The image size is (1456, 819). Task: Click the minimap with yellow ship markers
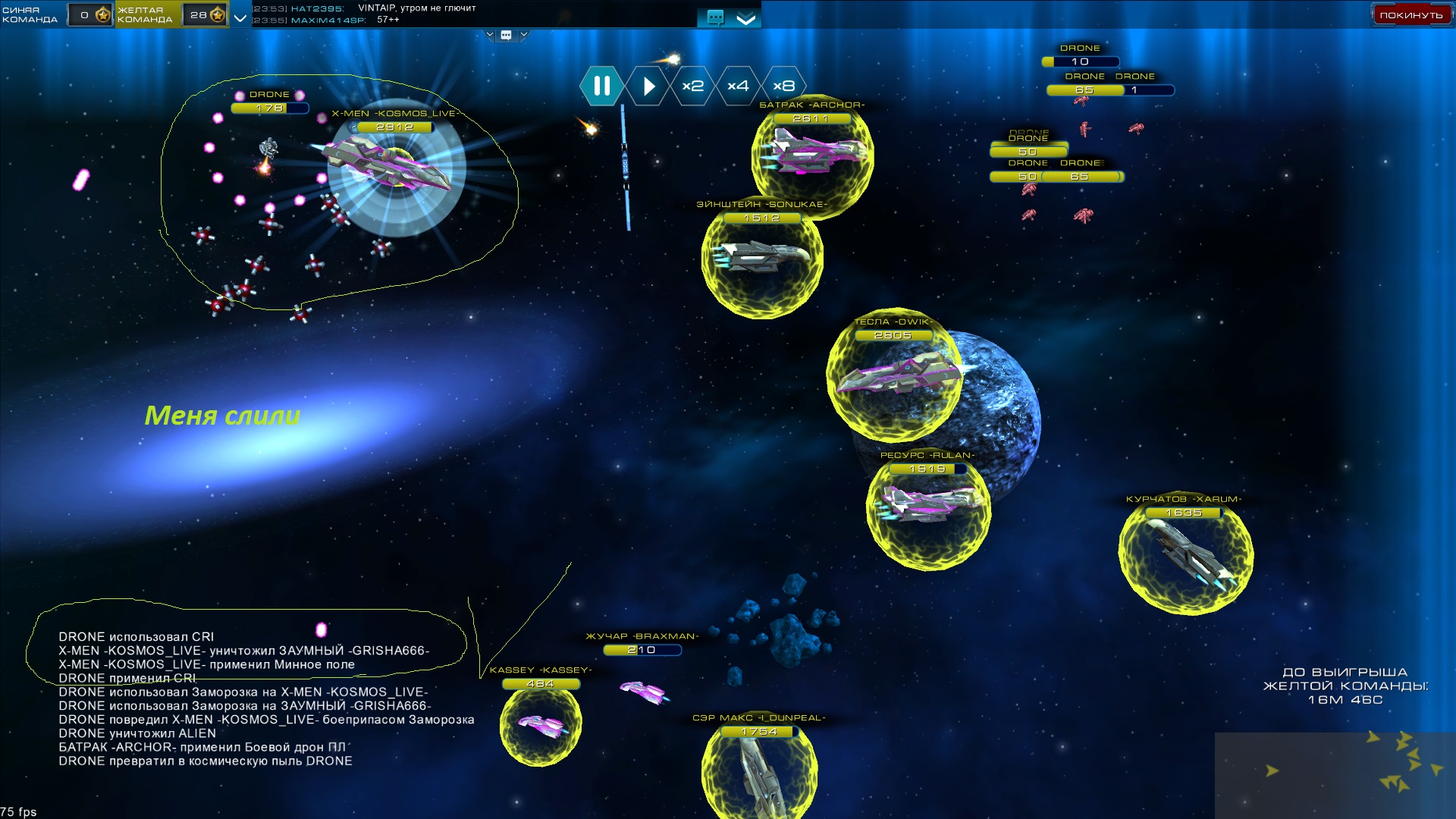click(x=1335, y=775)
